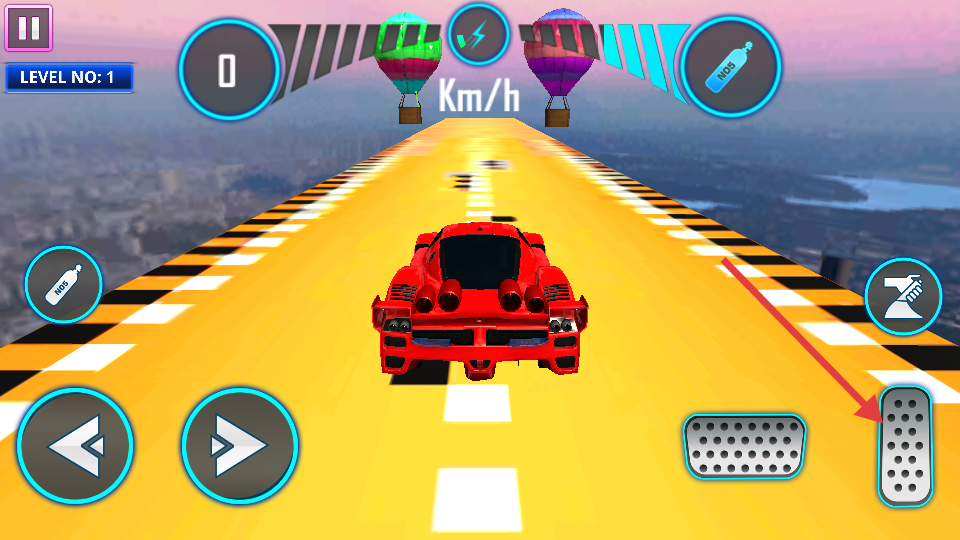Activate the white NOS bottle boost
Viewport: 960px width, 540px height.
(64, 284)
